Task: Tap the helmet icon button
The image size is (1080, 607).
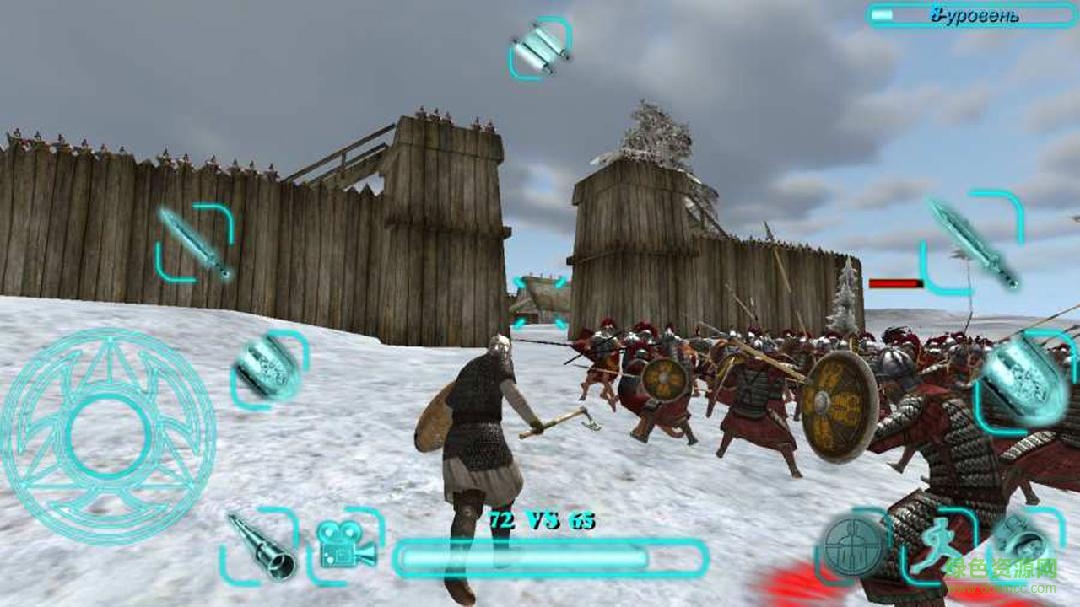Action: click(1024, 545)
